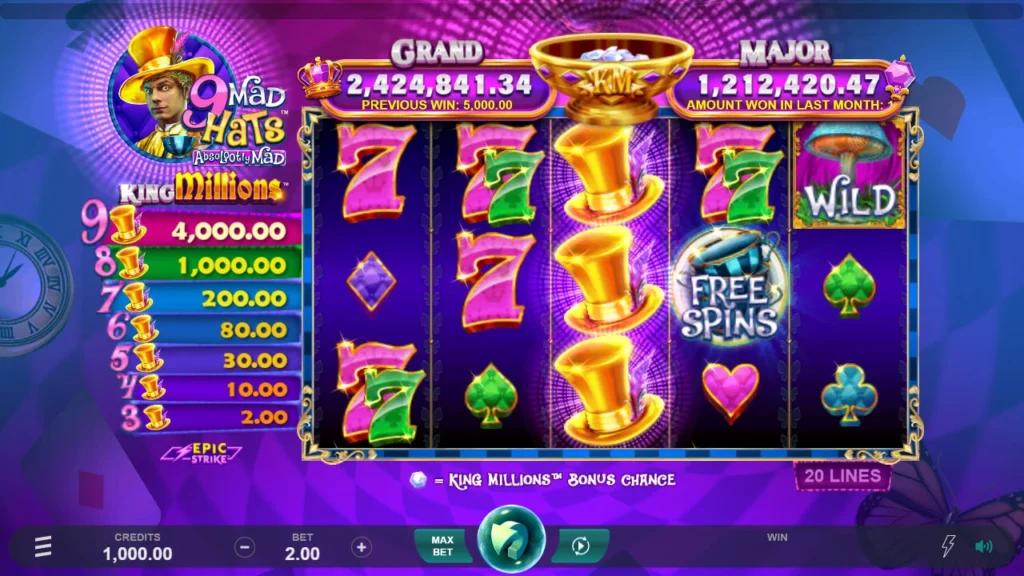This screenshot has width=1024, height=576.
Task: Set the wager with Max Bet
Action: (x=442, y=546)
